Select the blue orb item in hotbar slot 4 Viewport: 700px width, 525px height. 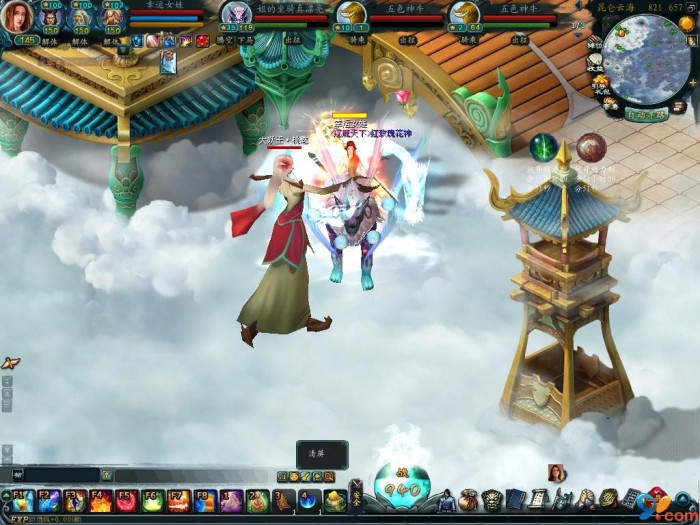pyautogui.click(x=309, y=500)
